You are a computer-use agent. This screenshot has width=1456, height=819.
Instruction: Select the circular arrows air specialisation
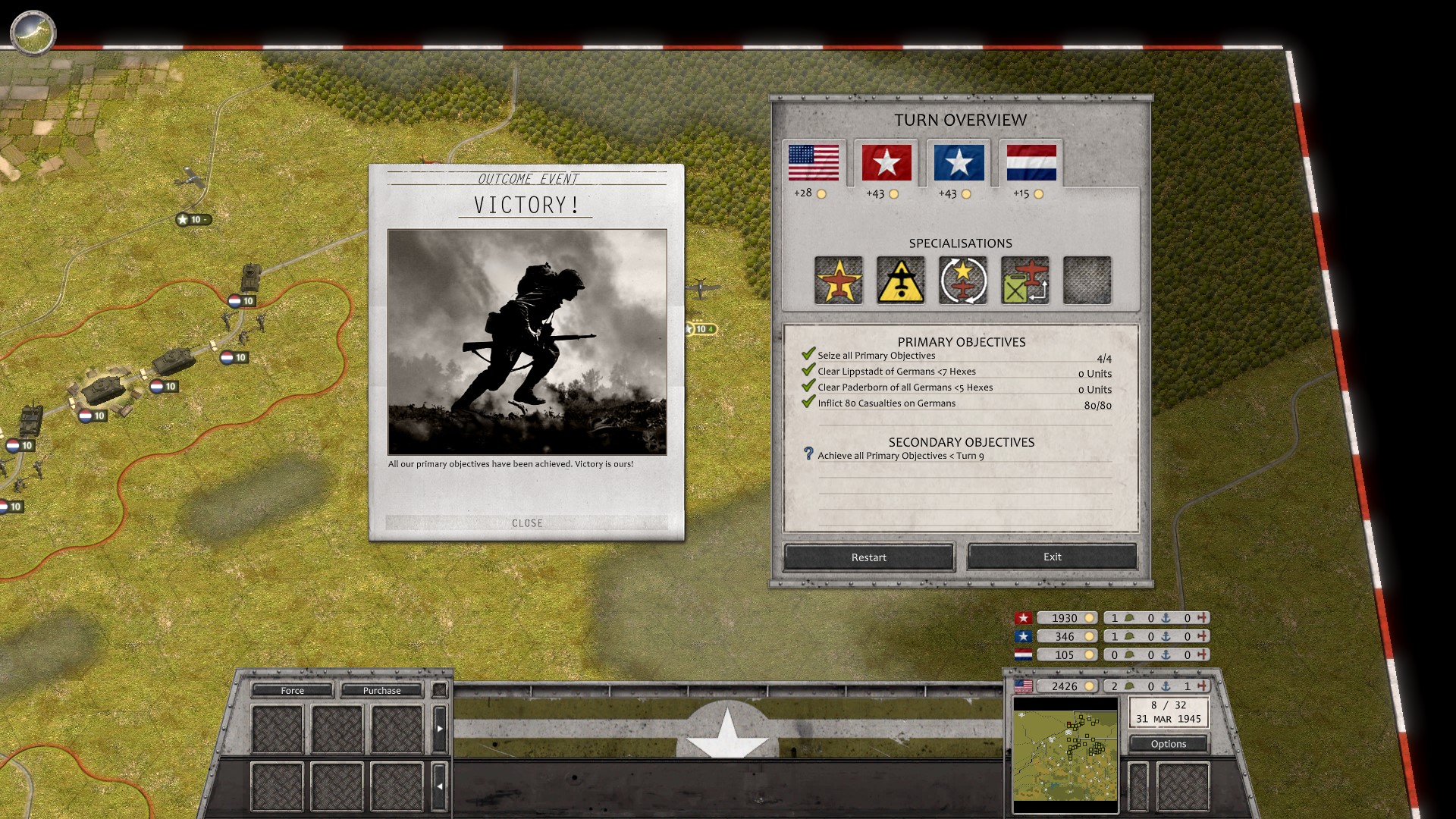tap(962, 280)
